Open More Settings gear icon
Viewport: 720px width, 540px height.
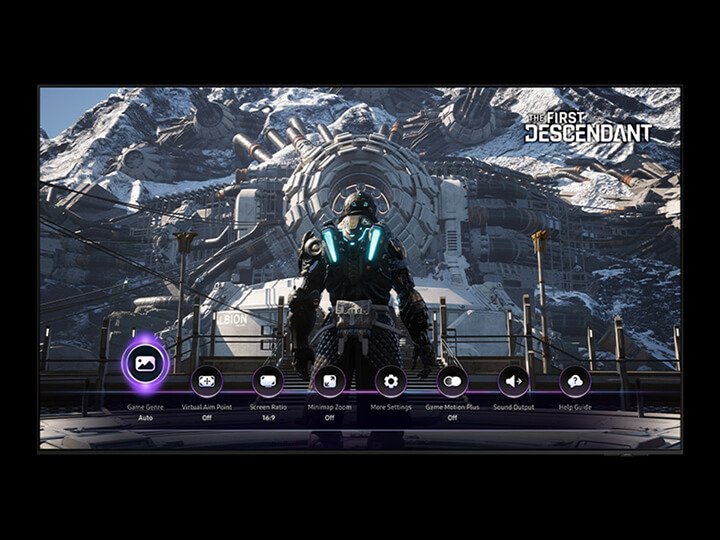(x=391, y=381)
